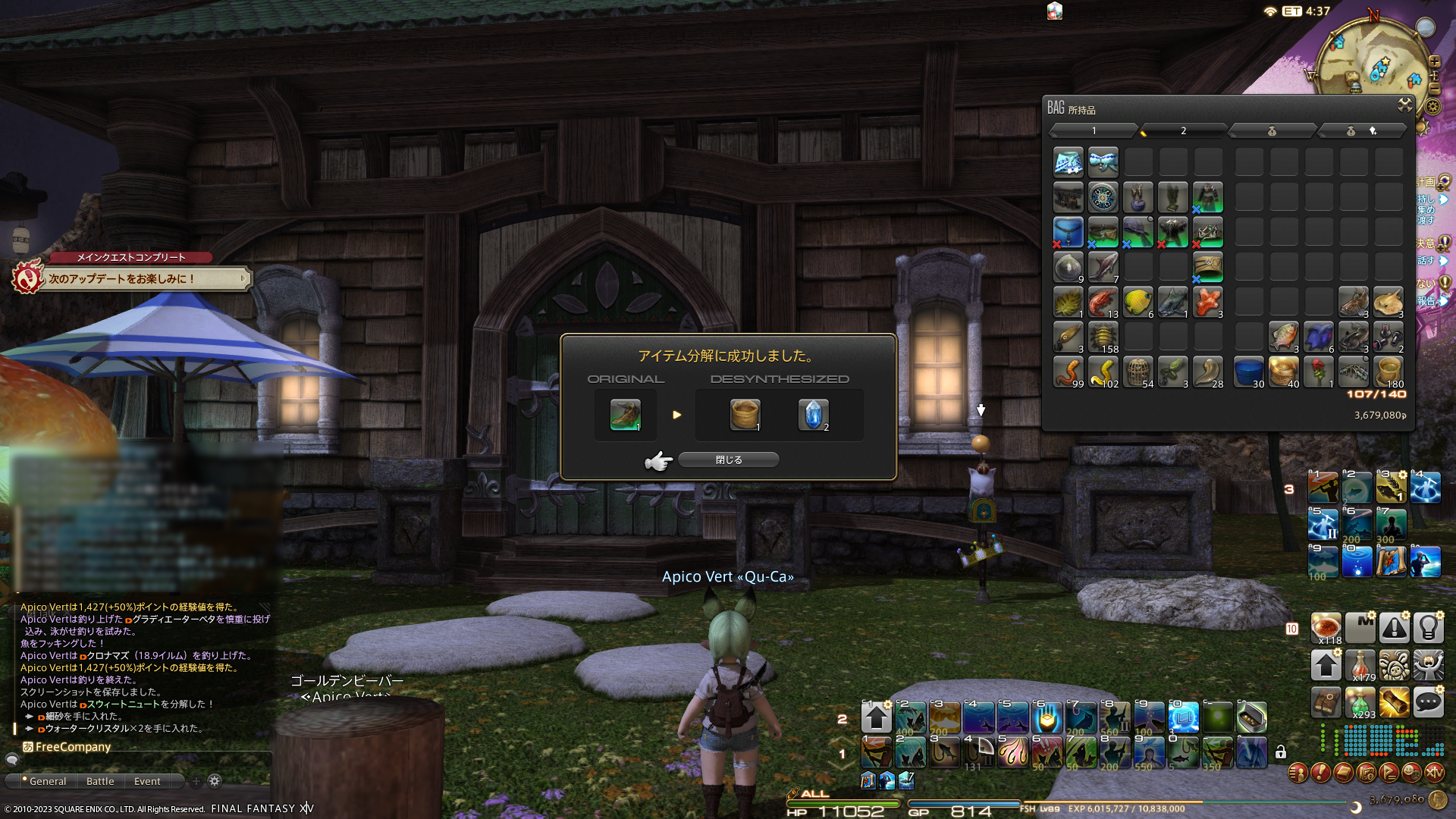Close the desynthesis result with 閉じる
1456x819 pixels.
point(728,460)
